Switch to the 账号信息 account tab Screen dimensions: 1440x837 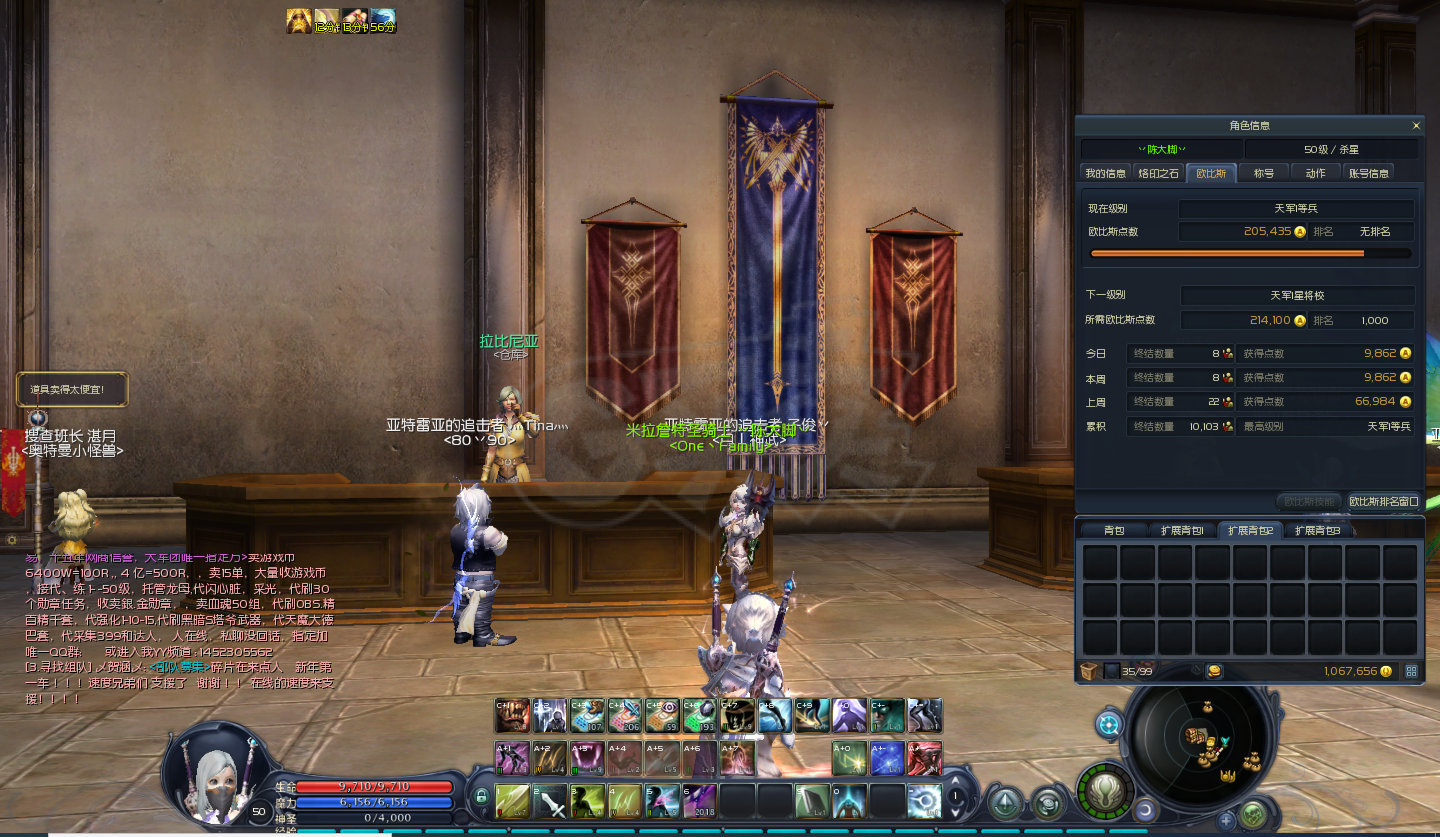1368,173
